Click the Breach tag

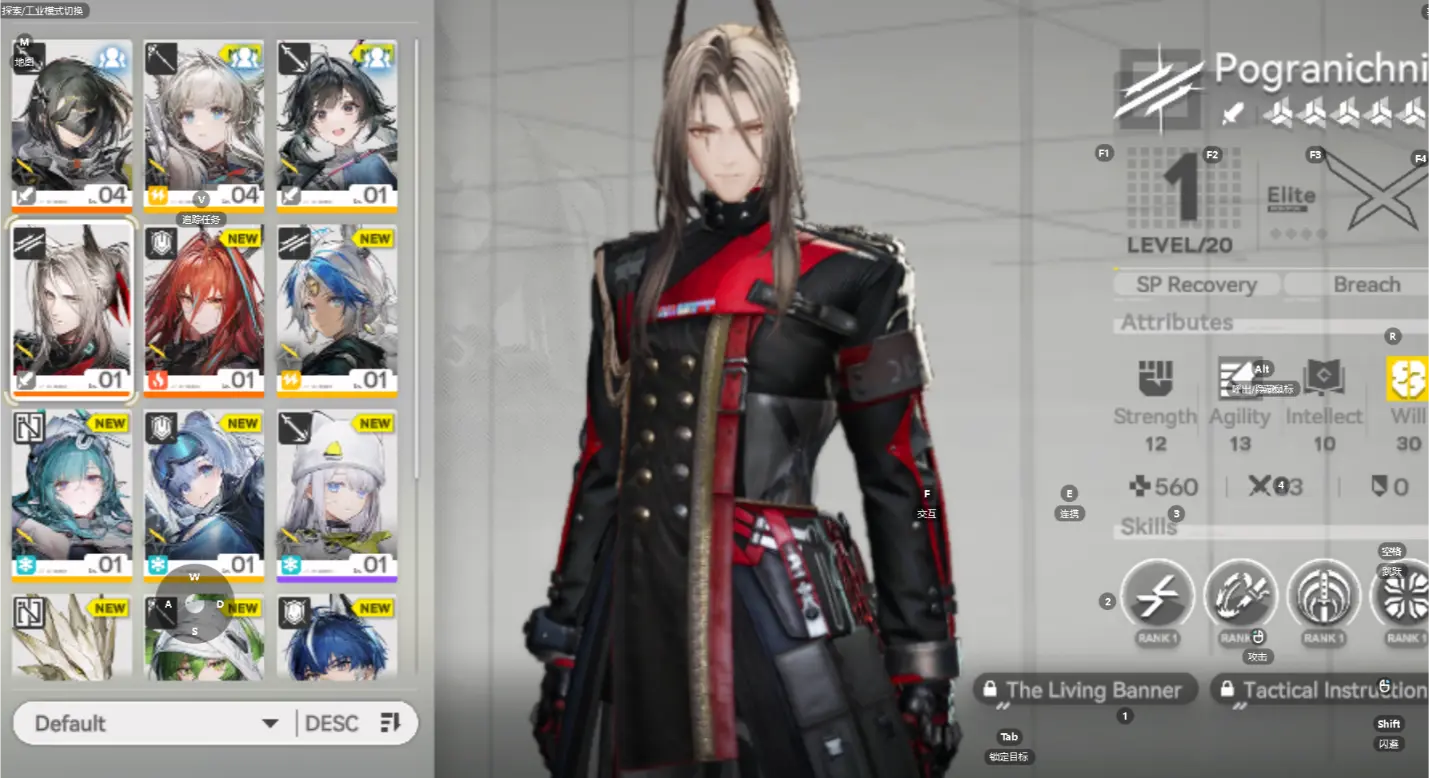coord(1366,285)
